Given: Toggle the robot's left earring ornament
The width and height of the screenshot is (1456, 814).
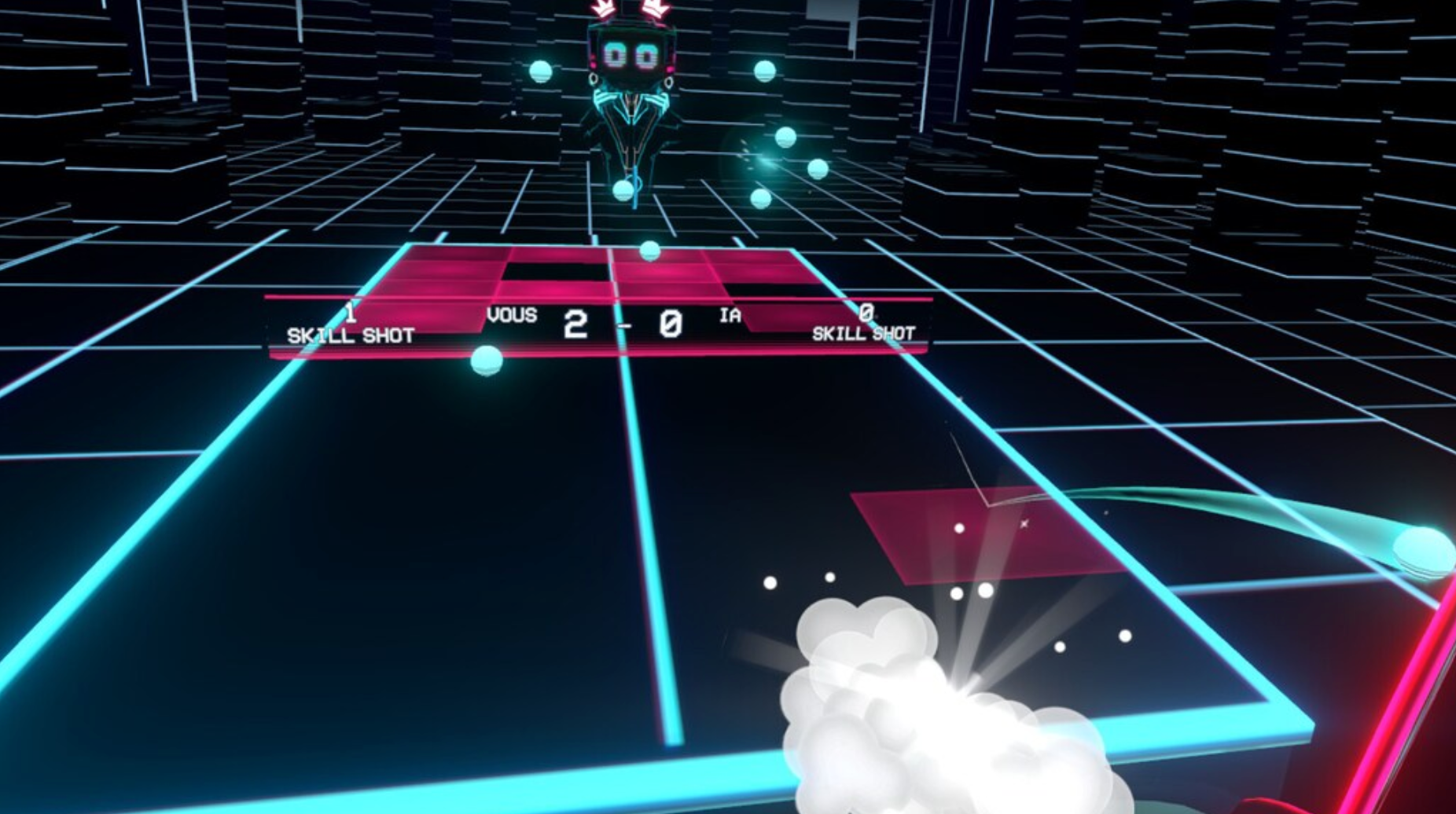Looking at the screenshot, I should point(594,79).
